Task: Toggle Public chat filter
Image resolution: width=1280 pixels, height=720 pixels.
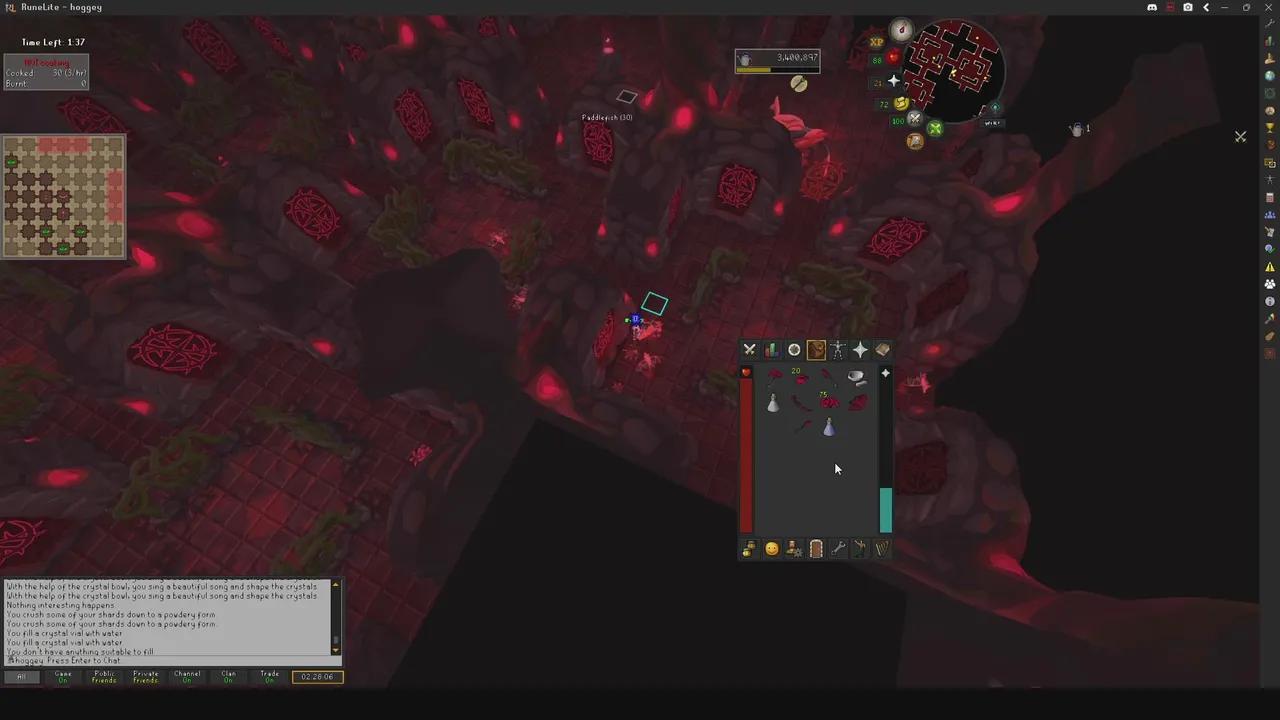Action: pos(103,676)
